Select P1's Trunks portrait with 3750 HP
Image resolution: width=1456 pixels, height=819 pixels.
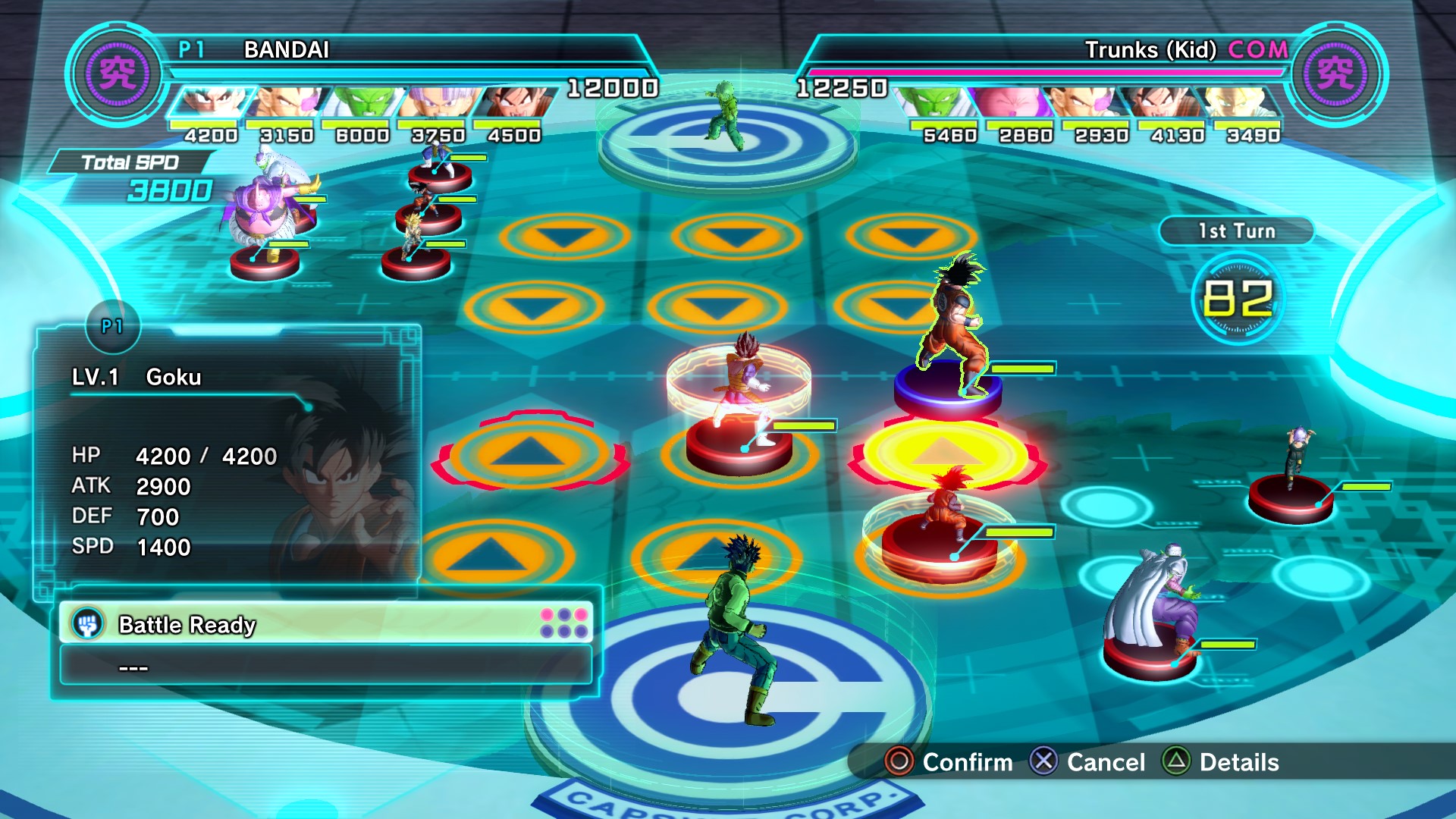[x=438, y=102]
